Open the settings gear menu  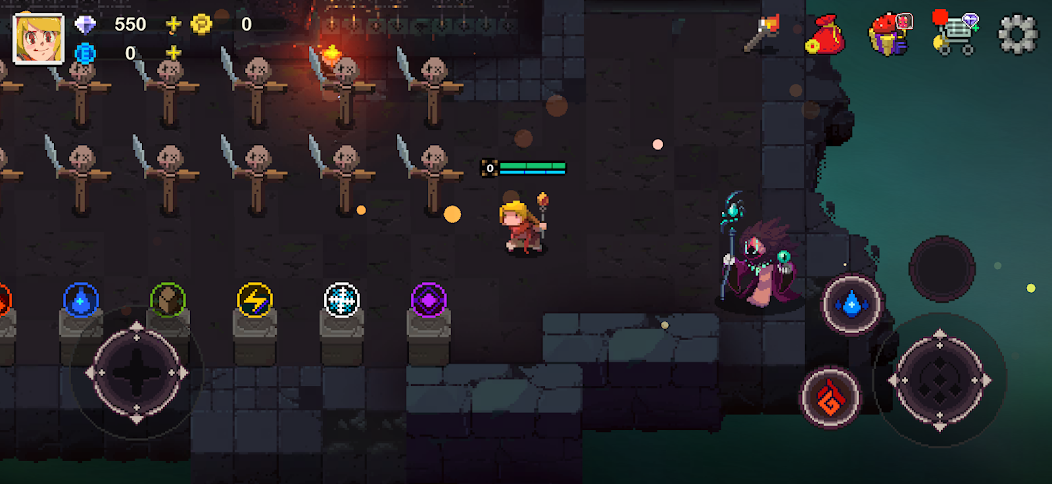pyautogui.click(x=1017, y=33)
